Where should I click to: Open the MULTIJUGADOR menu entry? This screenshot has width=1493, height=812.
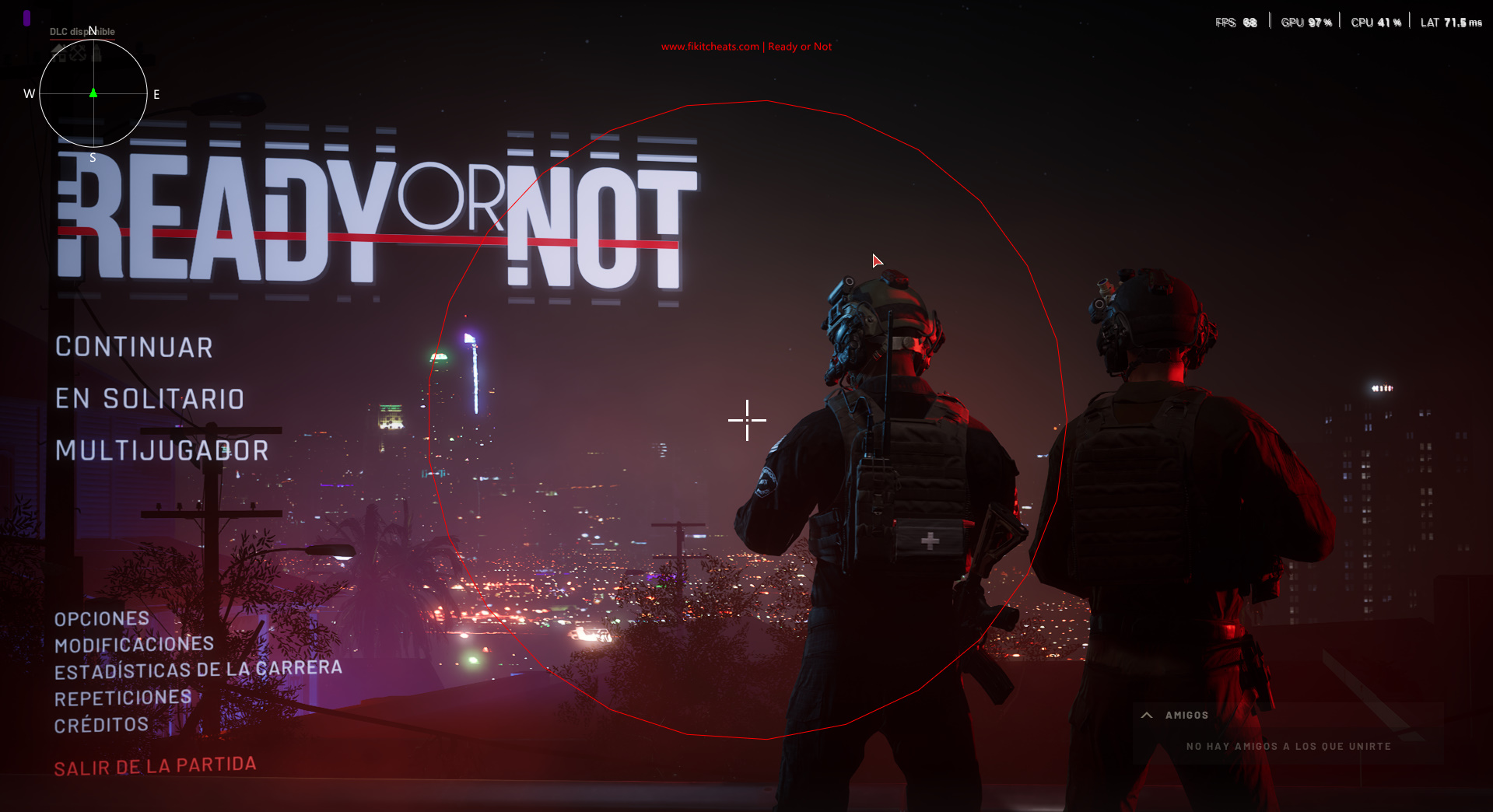coord(162,450)
